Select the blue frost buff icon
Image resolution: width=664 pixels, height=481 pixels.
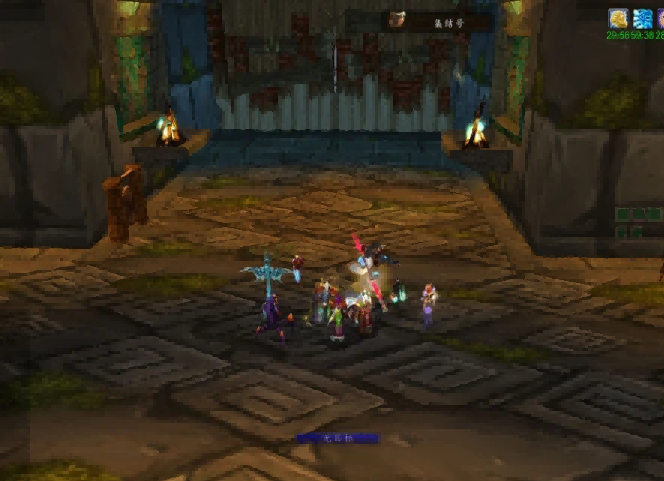(642, 19)
